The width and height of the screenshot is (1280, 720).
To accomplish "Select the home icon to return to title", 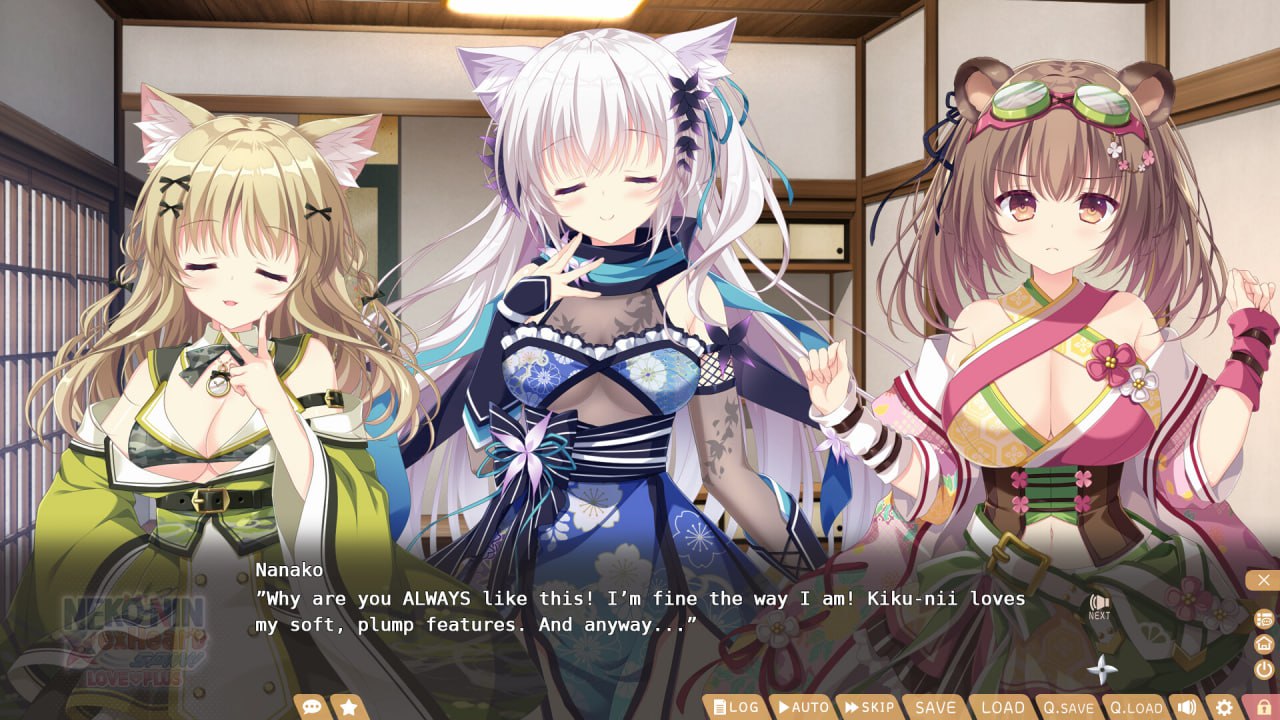I will (x=1264, y=643).
